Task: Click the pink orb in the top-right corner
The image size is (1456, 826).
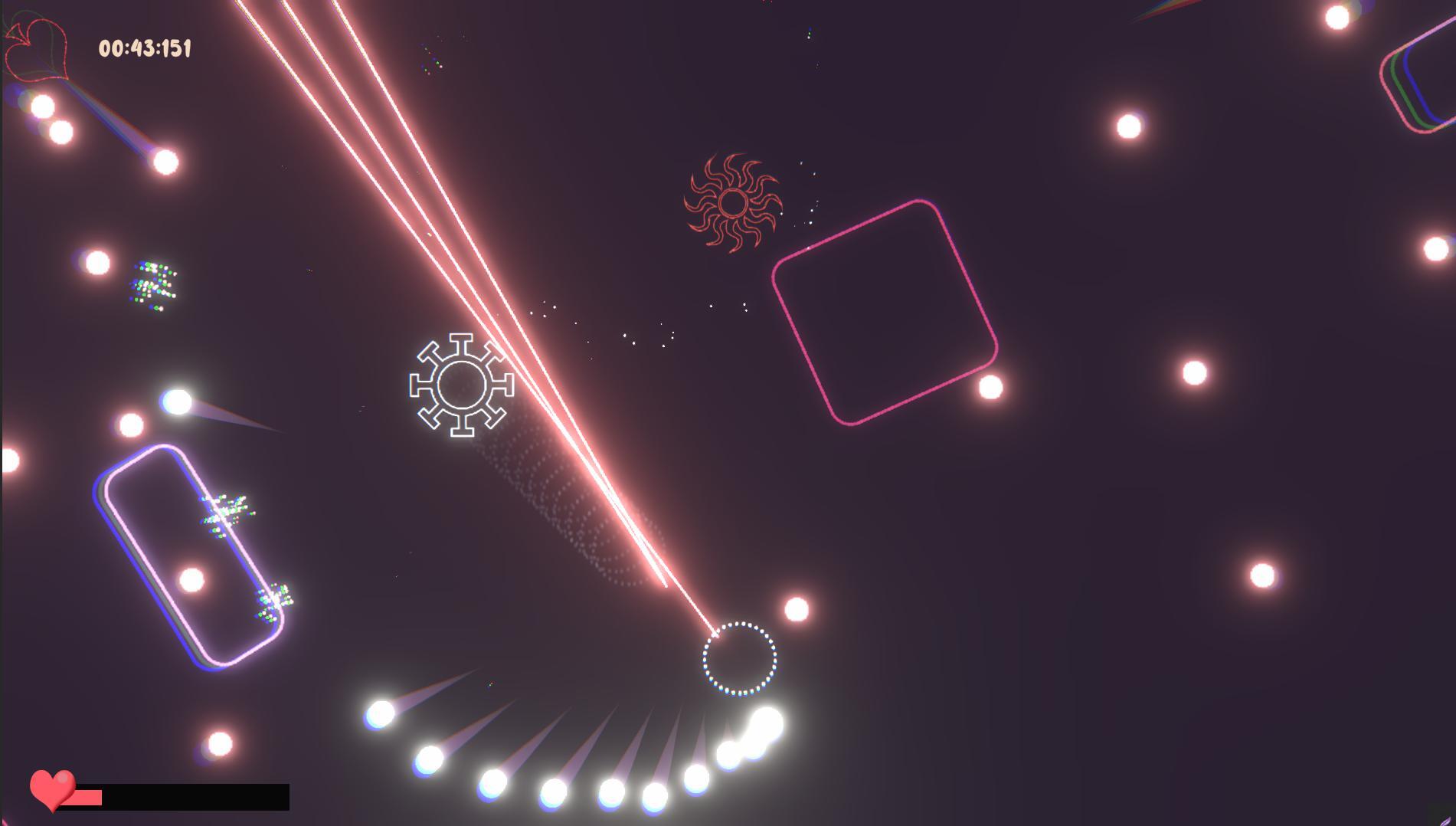Action: [1337, 18]
